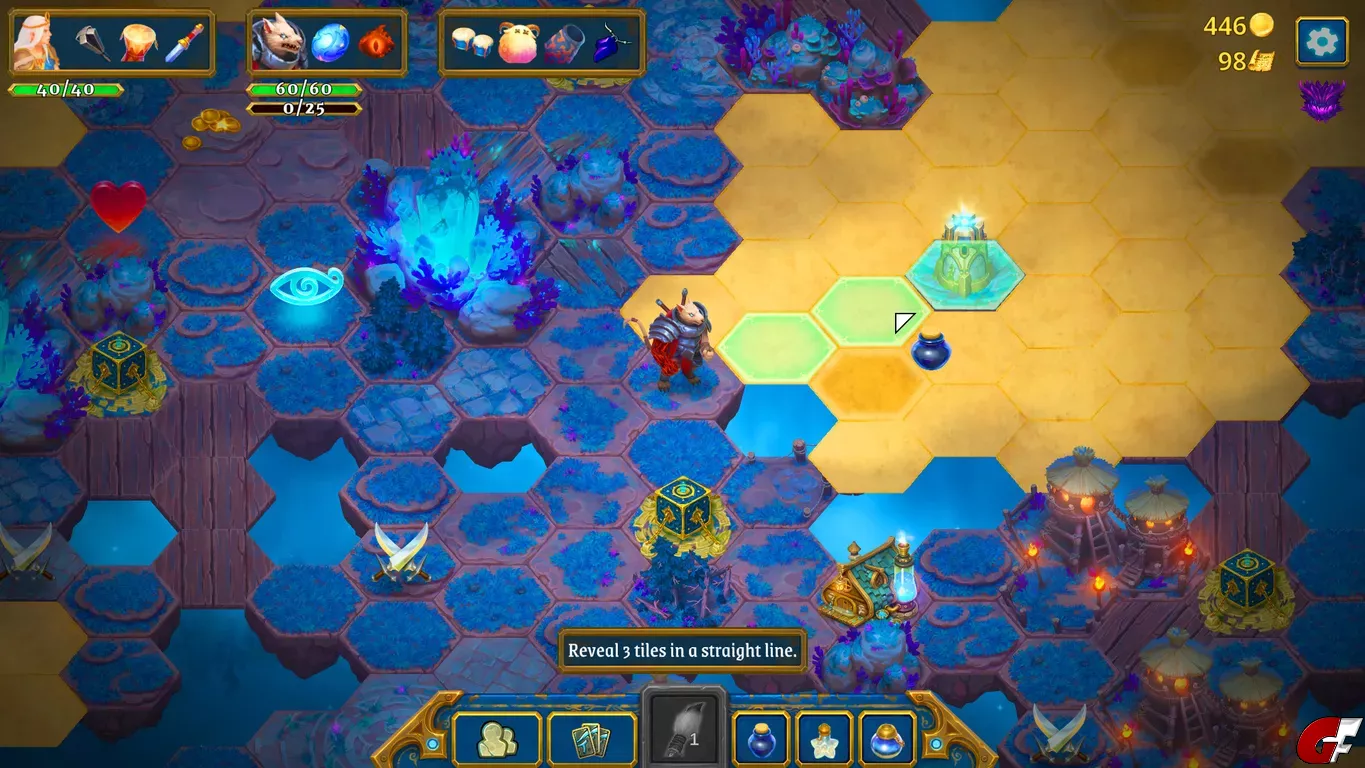This screenshot has width=1365, height=768.
Task: Open settings with the gear button
Action: tap(1321, 42)
